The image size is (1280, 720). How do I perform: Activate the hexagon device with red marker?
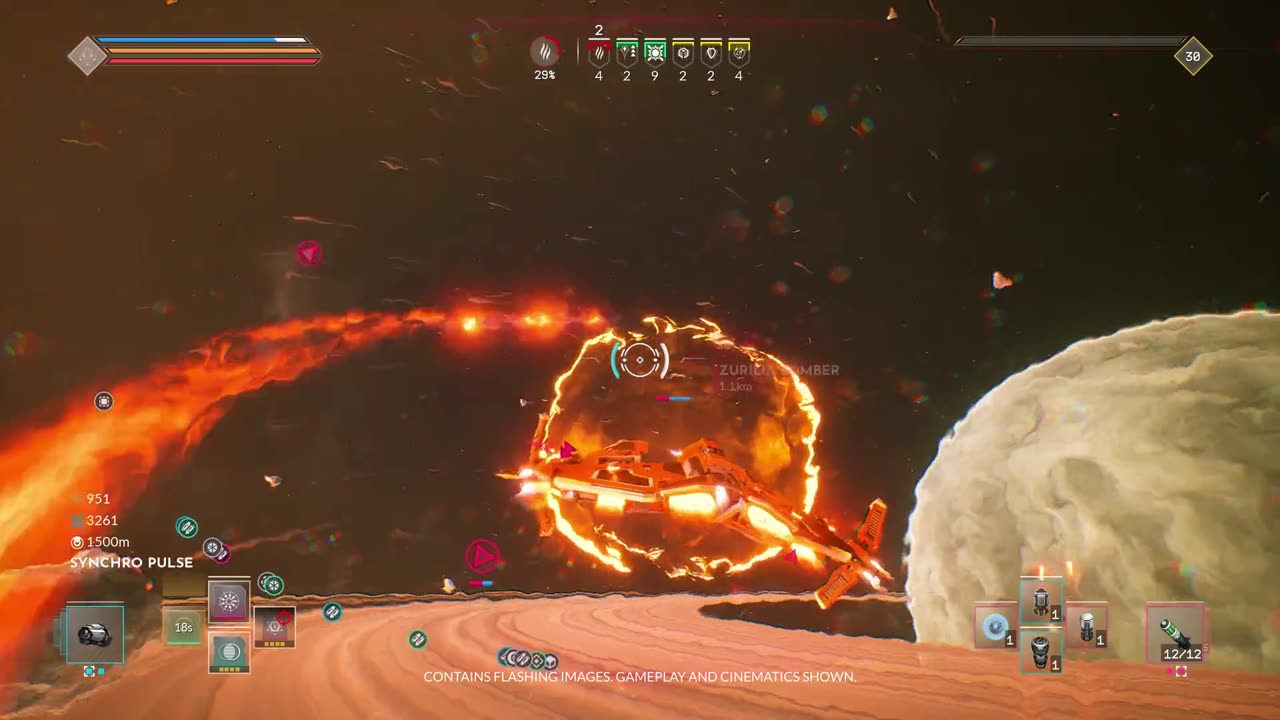tap(274, 627)
